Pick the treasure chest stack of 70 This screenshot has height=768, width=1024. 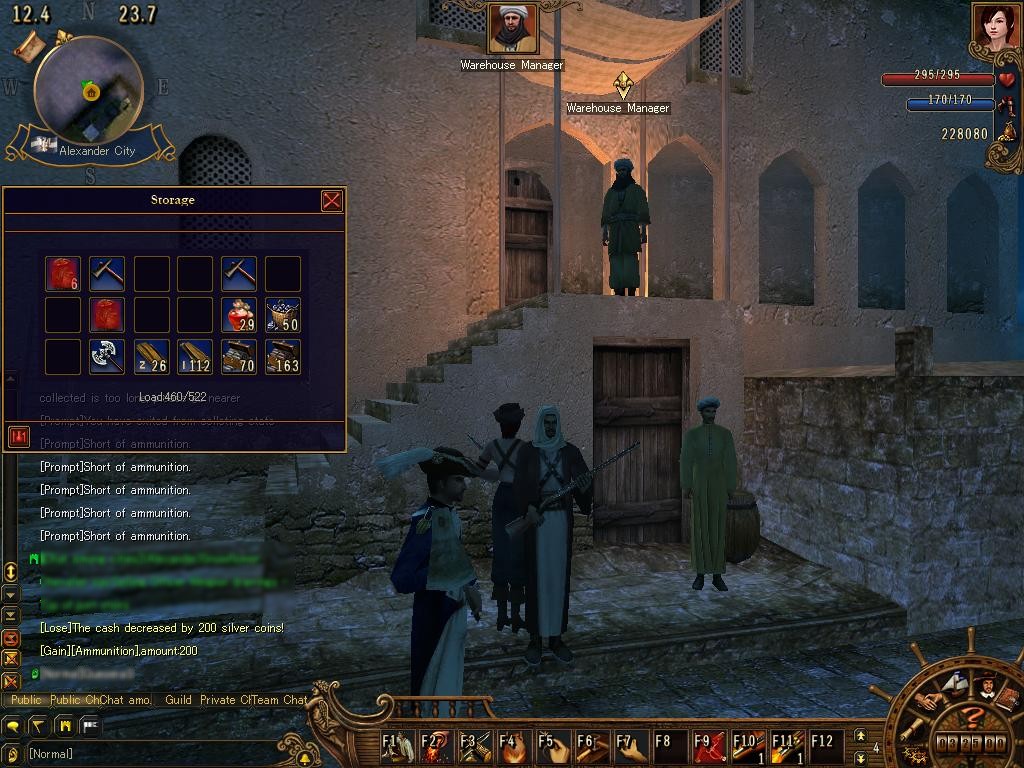(x=239, y=357)
